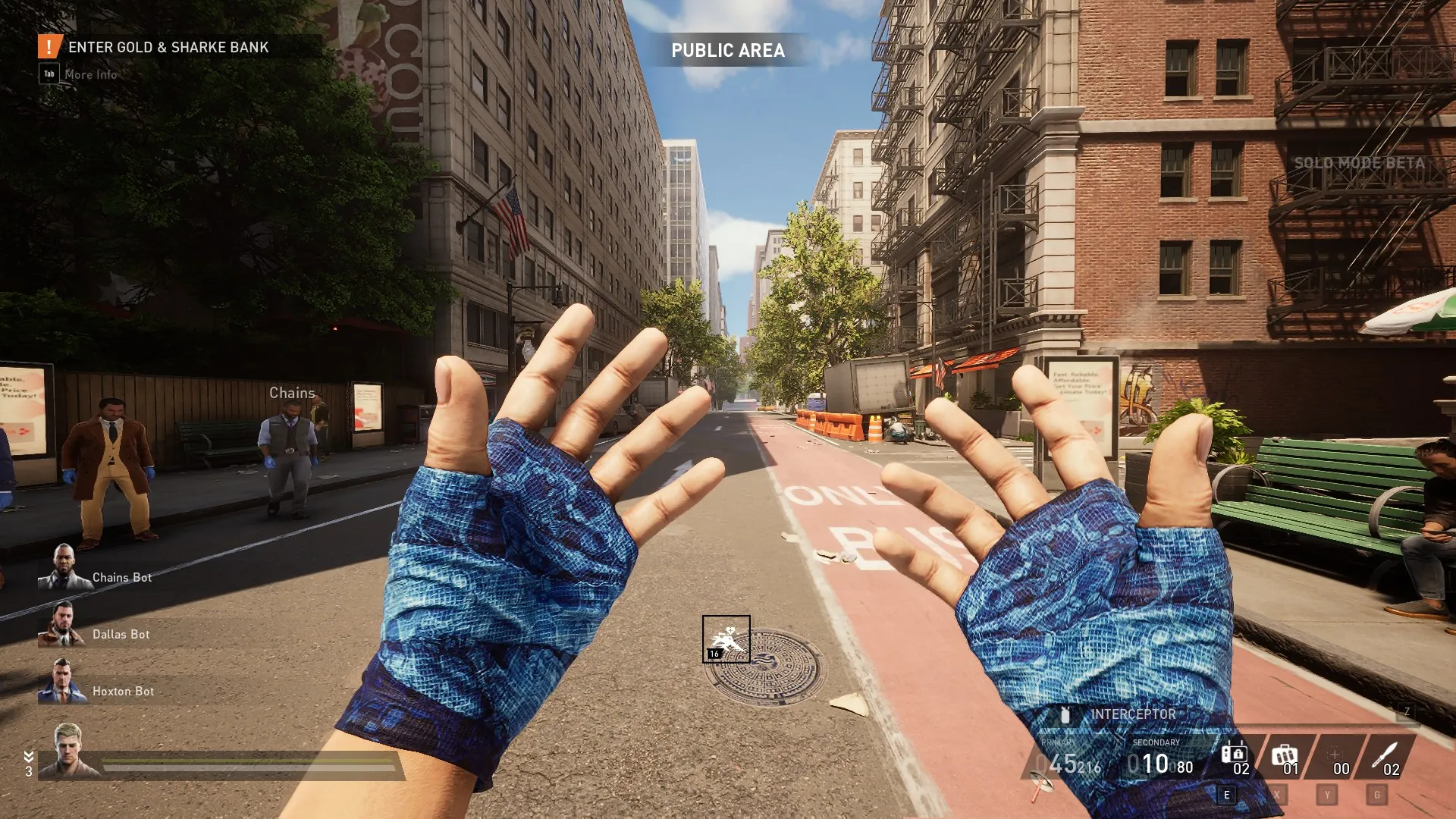
Task: Click the orange exclamation objective icon
Action: tap(49, 46)
